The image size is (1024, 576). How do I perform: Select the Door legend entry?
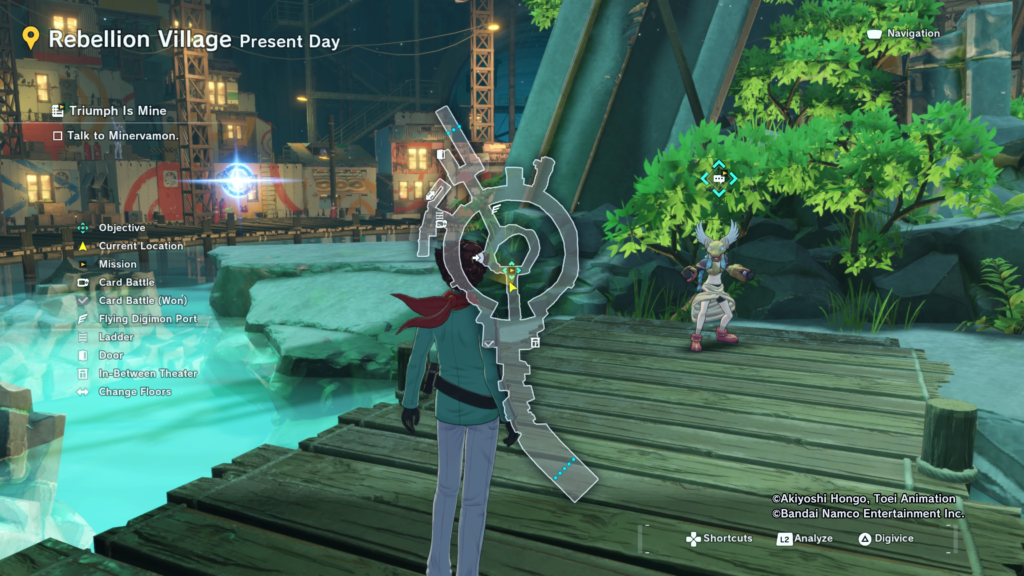112,355
